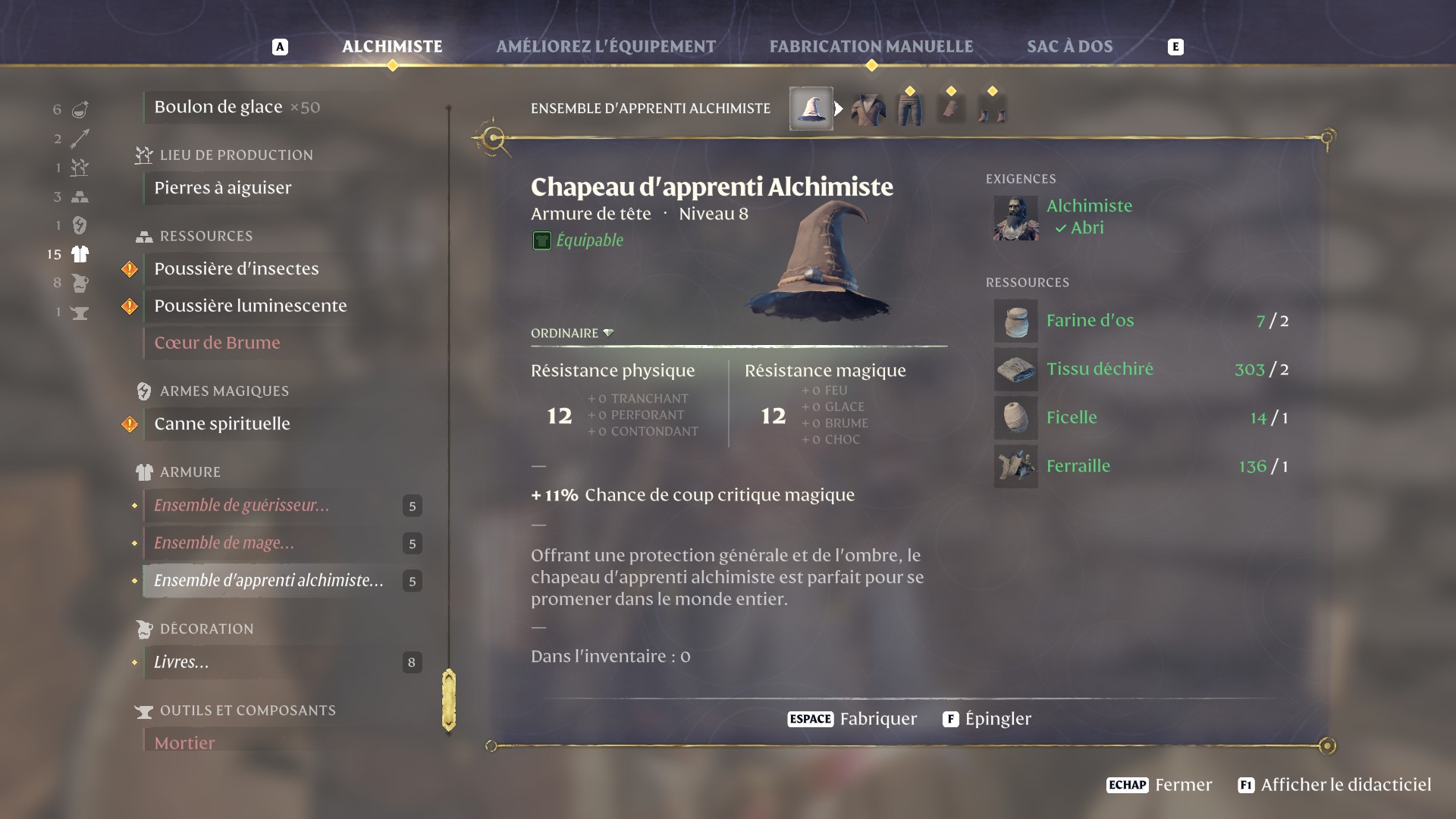The width and height of the screenshot is (1456, 819).
Task: Close the crafting menu with Fermer
Action: click(1159, 785)
